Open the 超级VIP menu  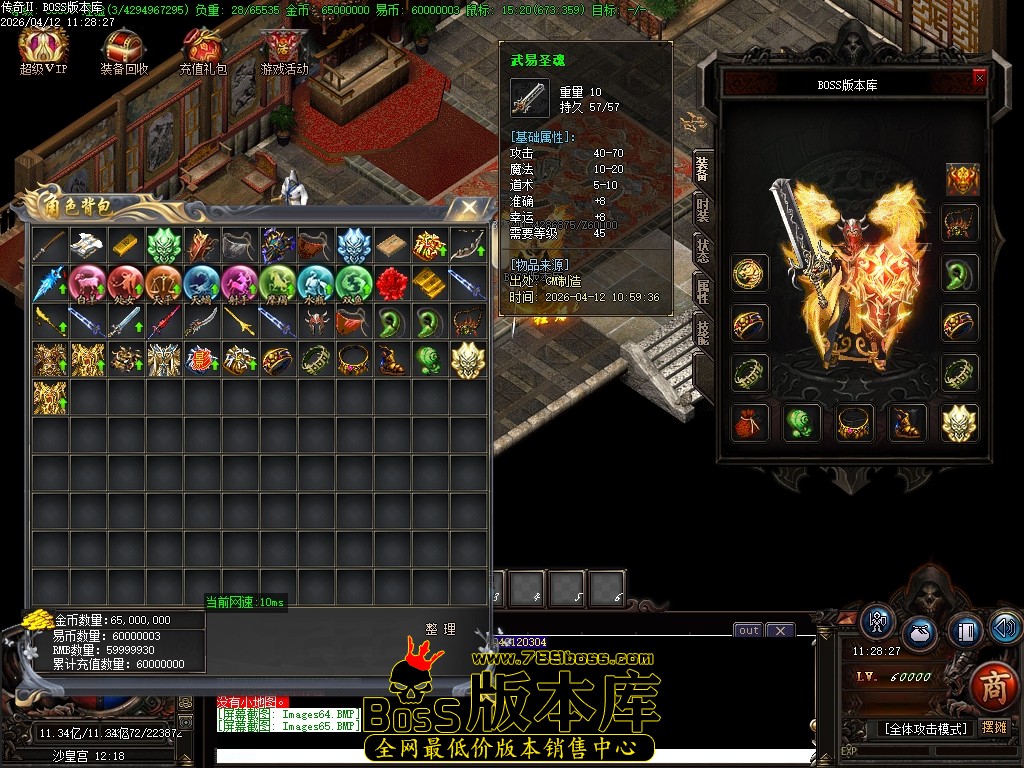click(x=43, y=50)
